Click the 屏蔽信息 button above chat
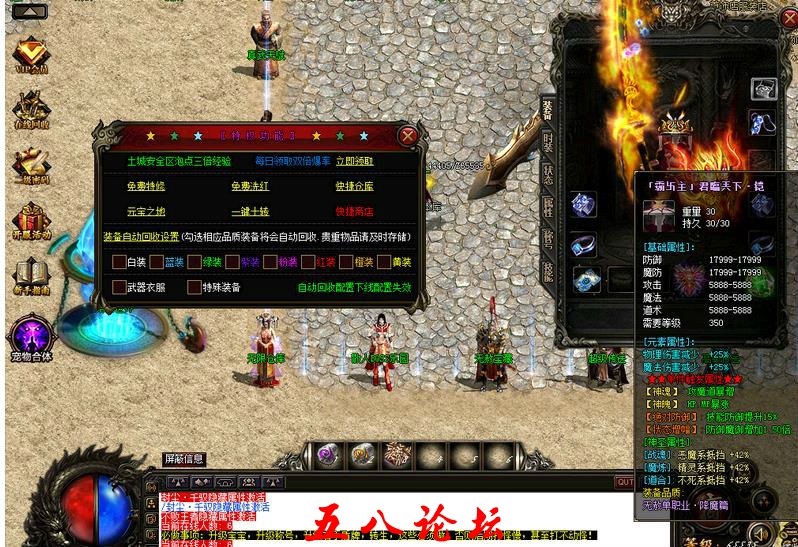798x547 pixels. (x=184, y=459)
